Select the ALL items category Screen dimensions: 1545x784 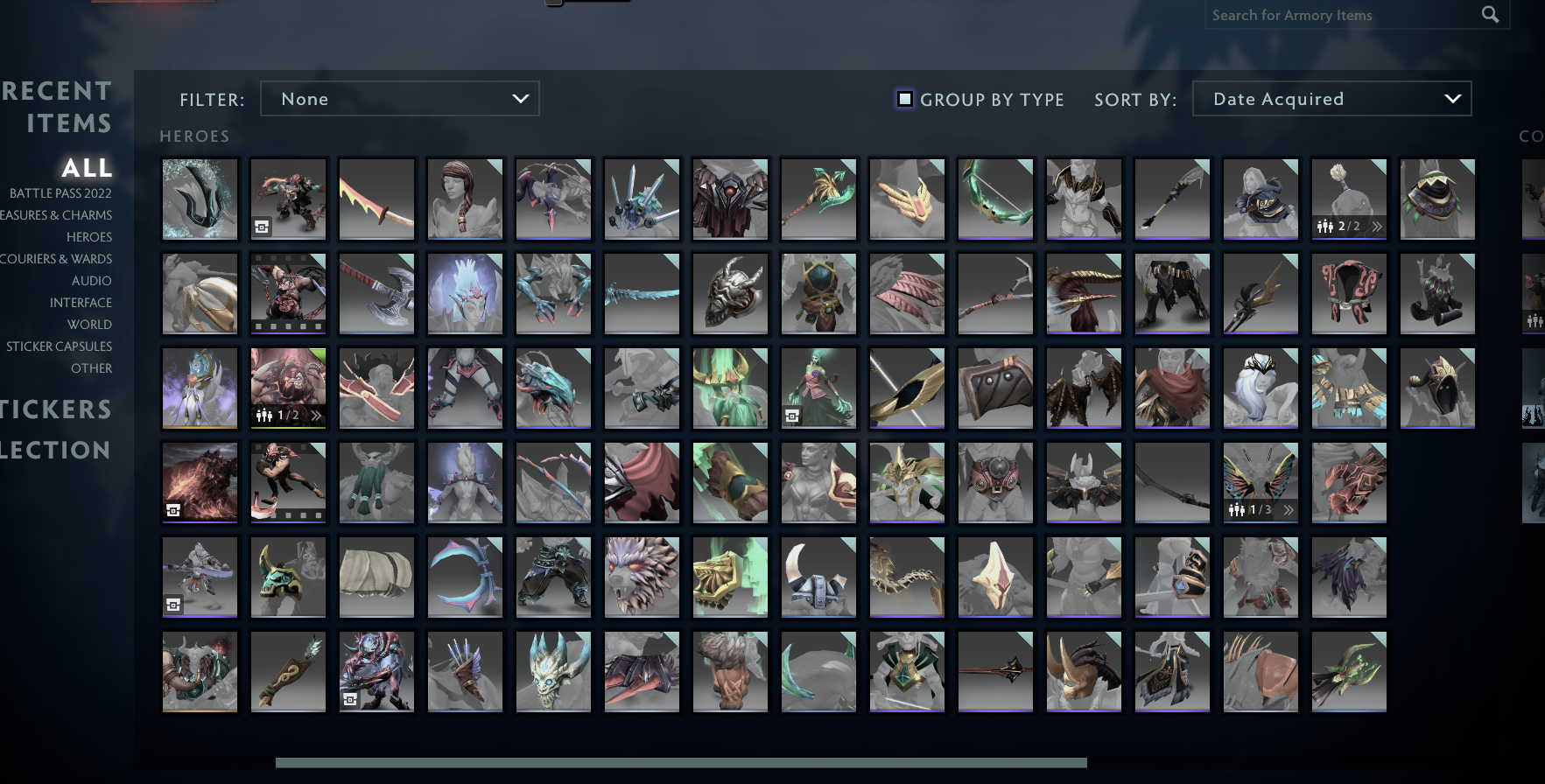tap(86, 168)
